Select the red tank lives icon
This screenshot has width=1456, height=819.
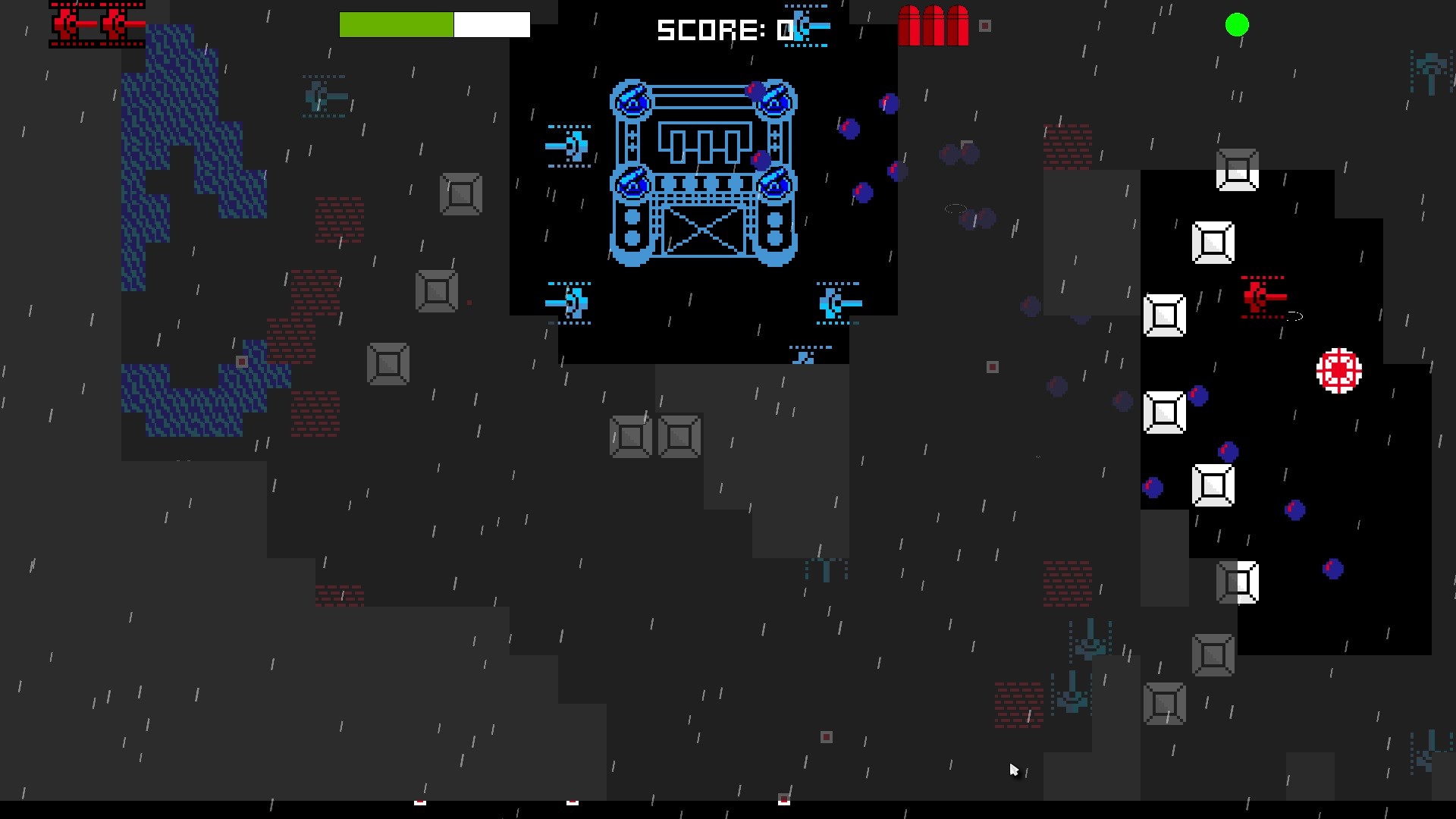[95, 25]
